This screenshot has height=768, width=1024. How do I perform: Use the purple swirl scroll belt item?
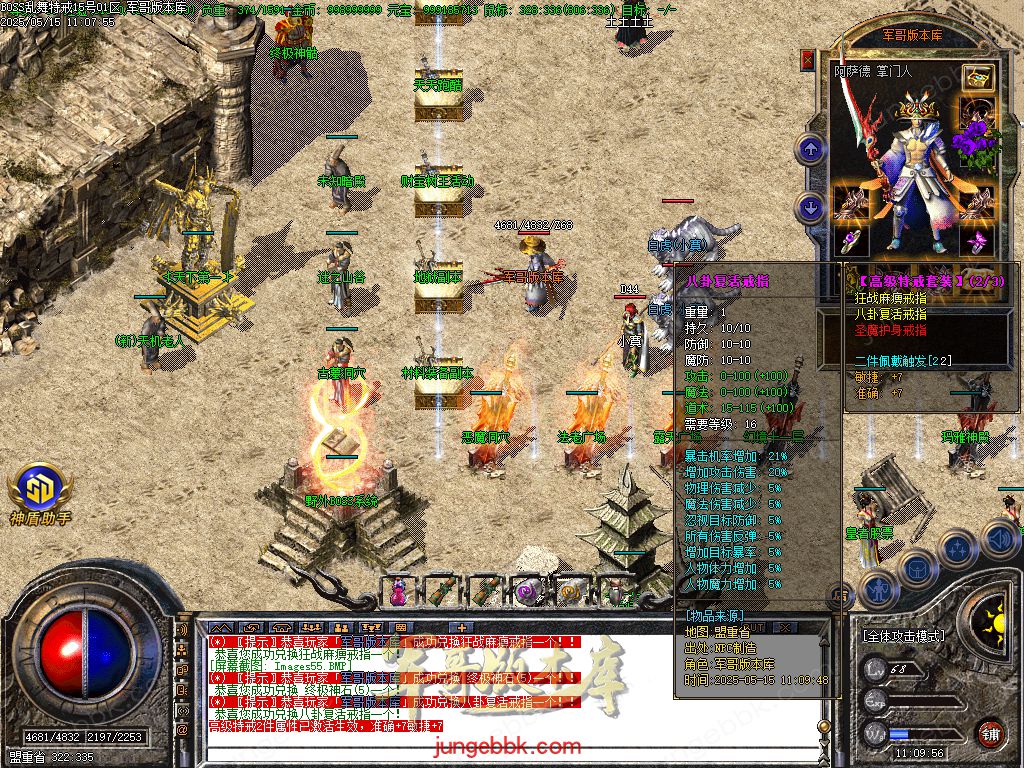[528, 591]
